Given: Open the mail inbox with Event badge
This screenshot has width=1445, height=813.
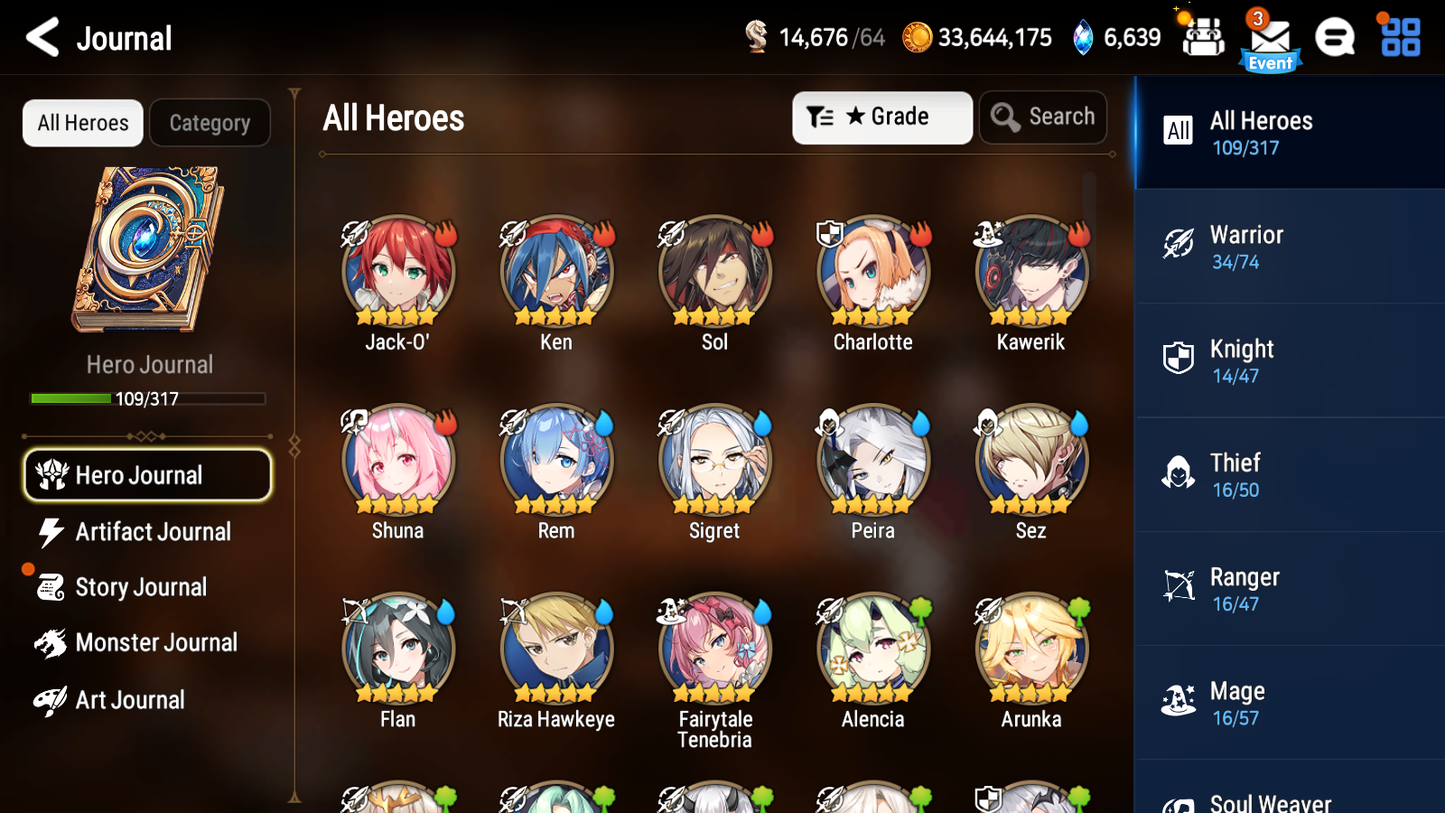Looking at the screenshot, I should coord(1270,37).
